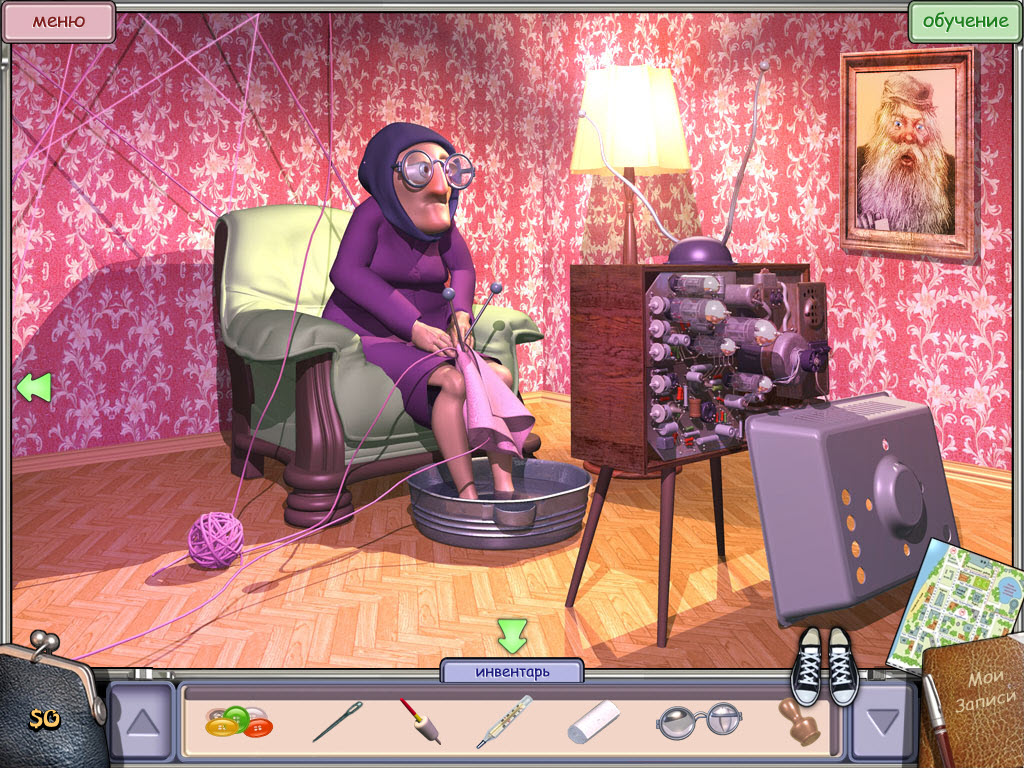Toggle the инвентарь inventory tab
Viewport: 1024px width, 768px height.
tap(511, 672)
